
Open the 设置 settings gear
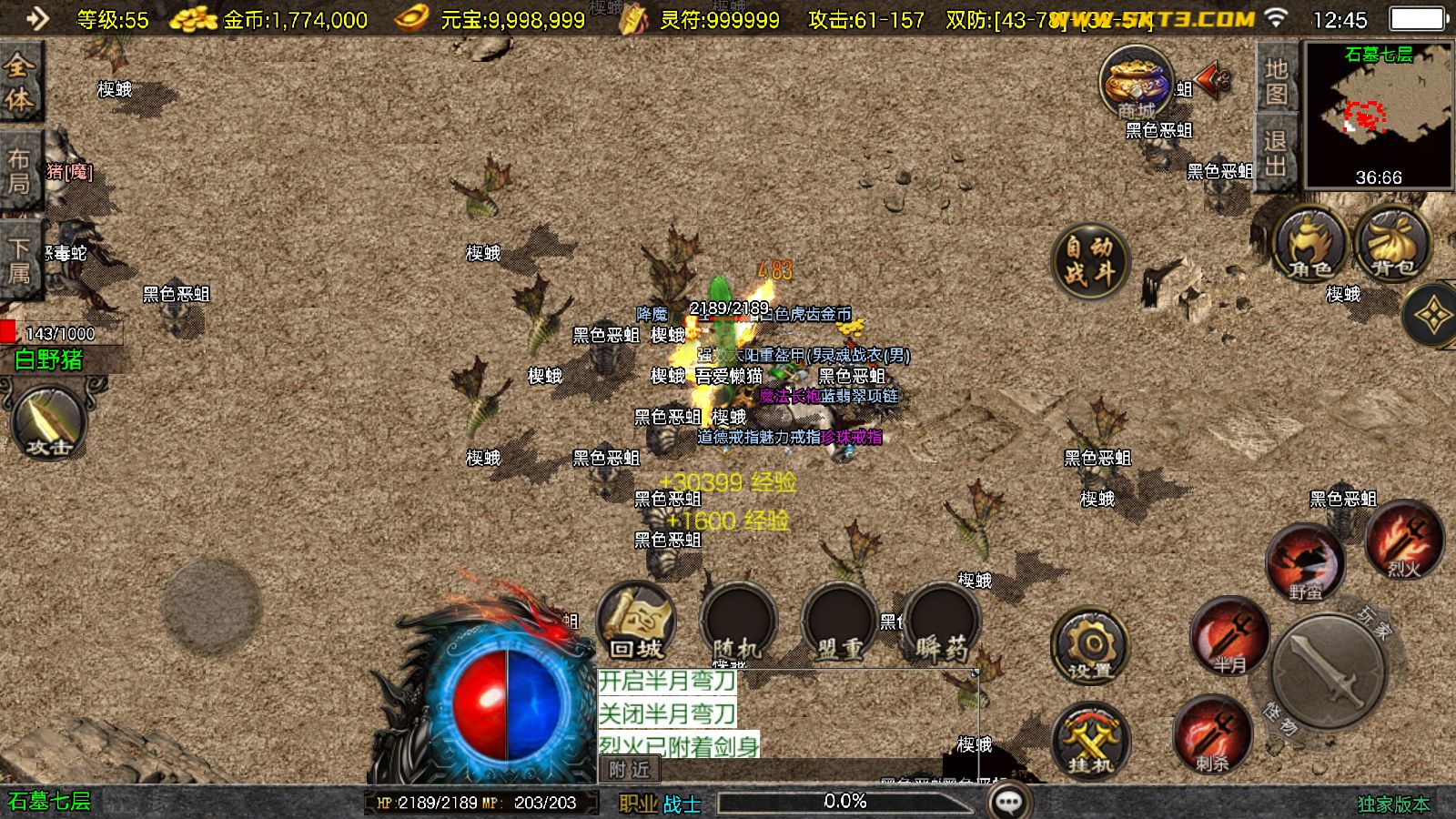1090,647
